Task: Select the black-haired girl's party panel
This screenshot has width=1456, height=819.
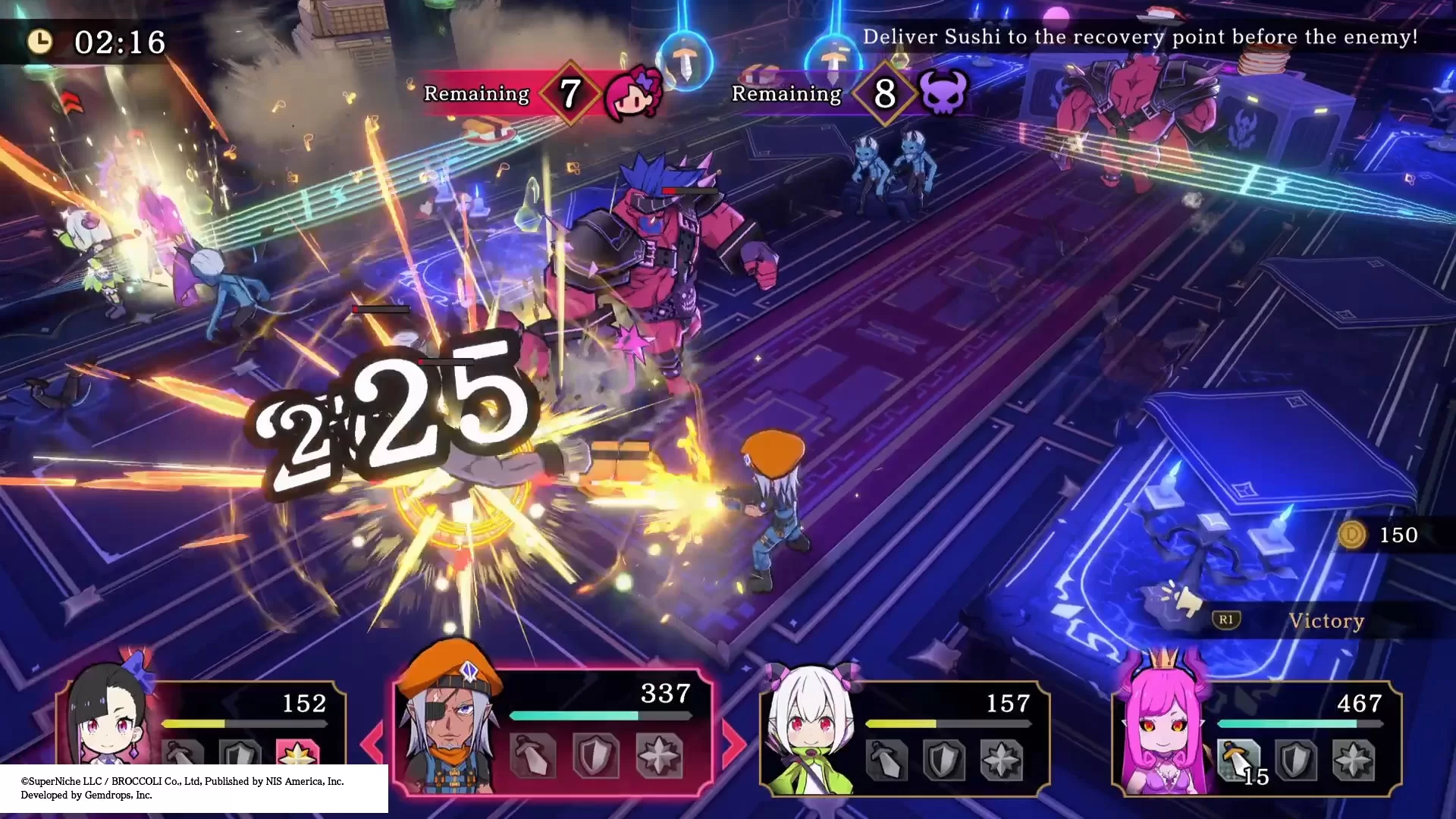Action: click(x=201, y=724)
